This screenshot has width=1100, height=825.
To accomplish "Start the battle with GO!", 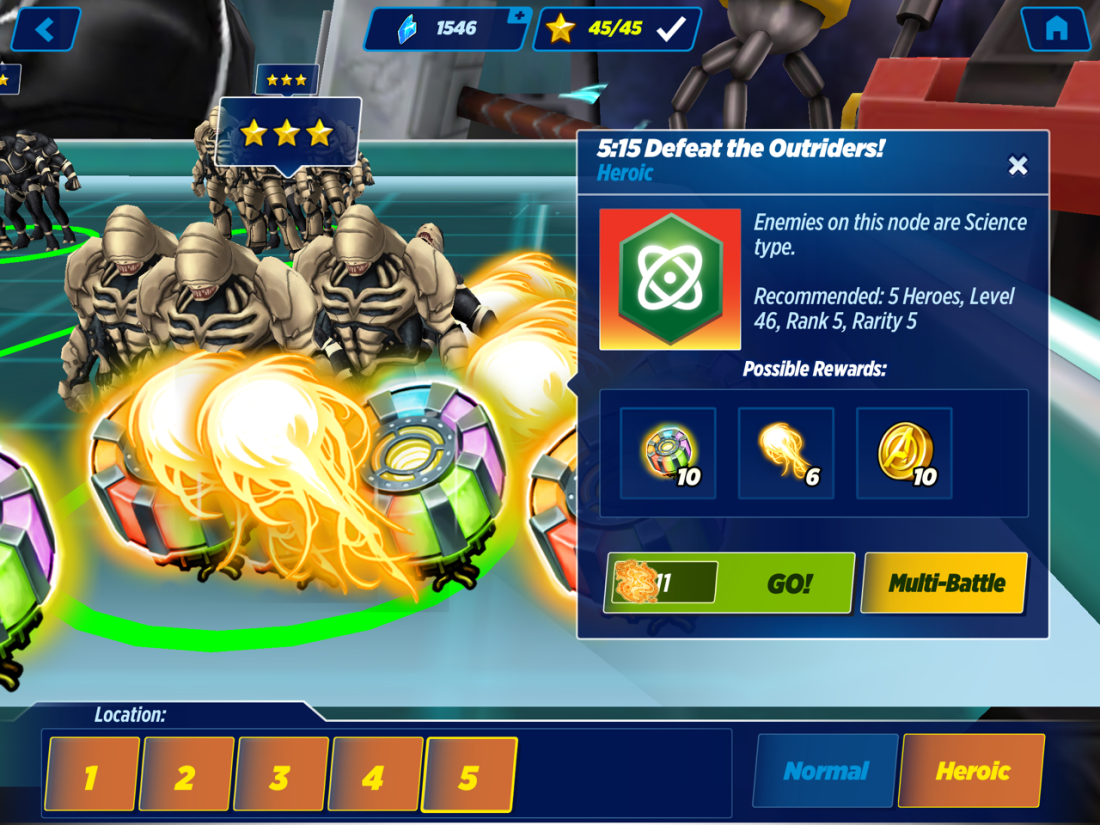I will (730, 583).
